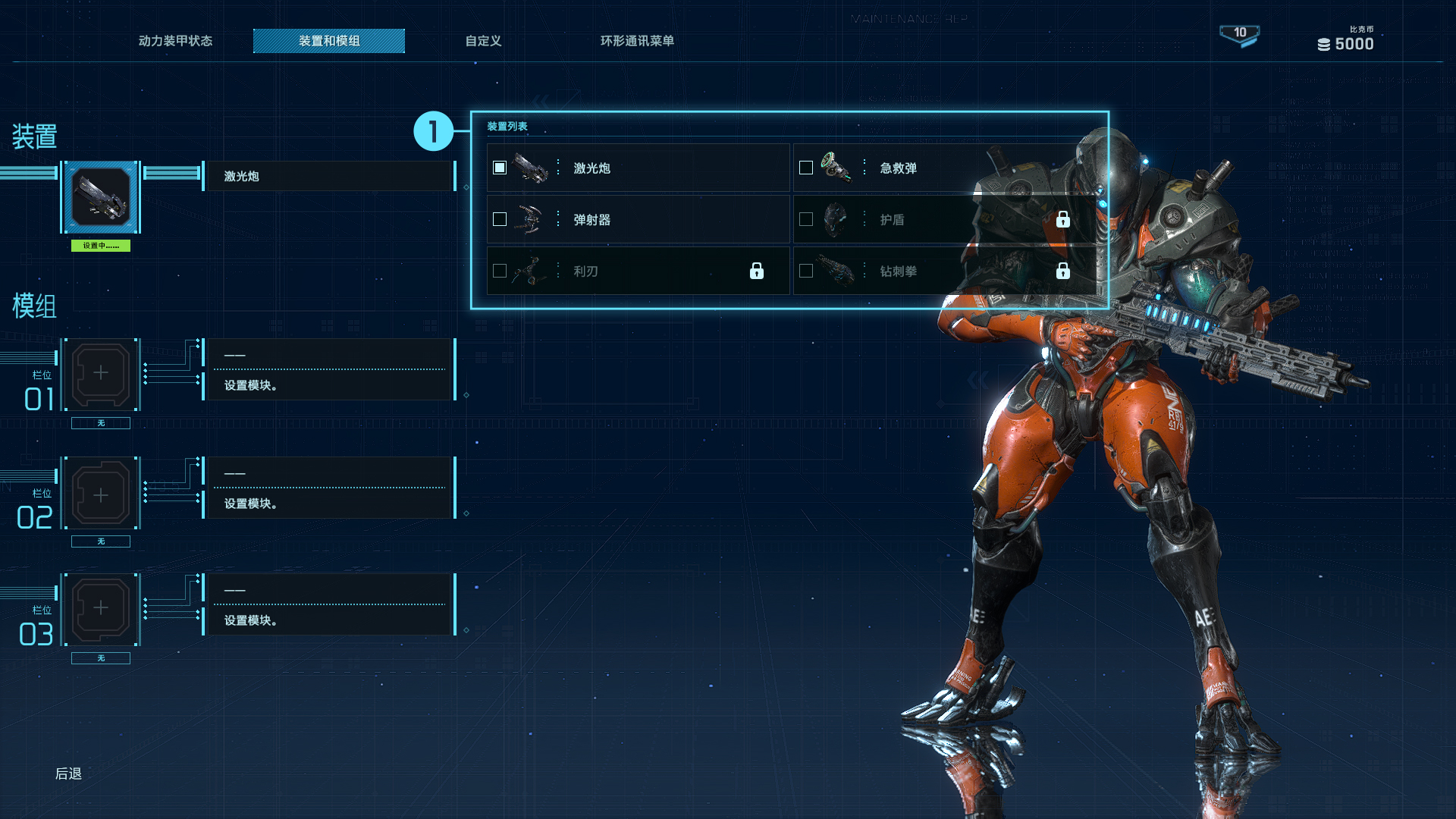Viewport: 1456px width, 819px height.
Task: Go to the 环形通讯菜单 tab
Action: (x=637, y=41)
